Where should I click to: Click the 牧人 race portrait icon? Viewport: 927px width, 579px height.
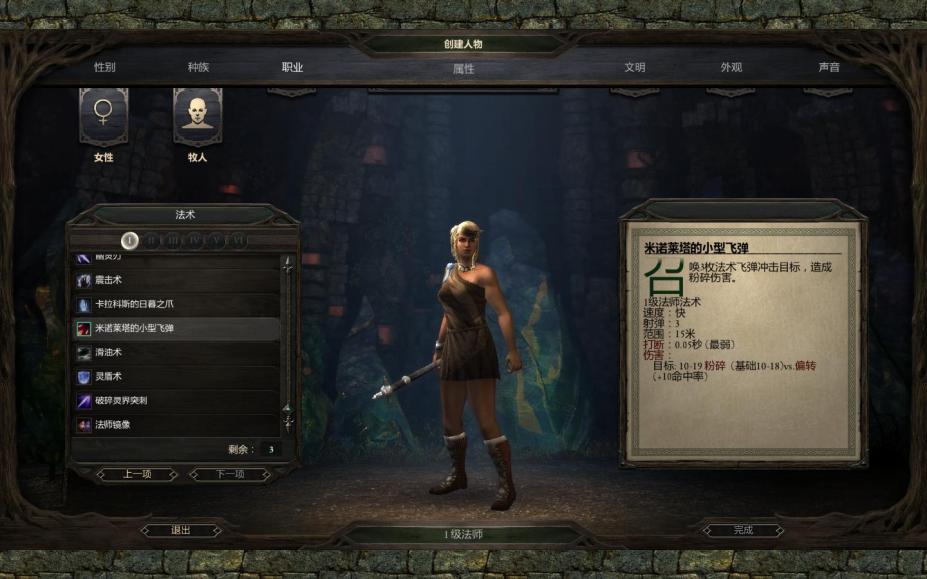pyautogui.click(x=197, y=117)
